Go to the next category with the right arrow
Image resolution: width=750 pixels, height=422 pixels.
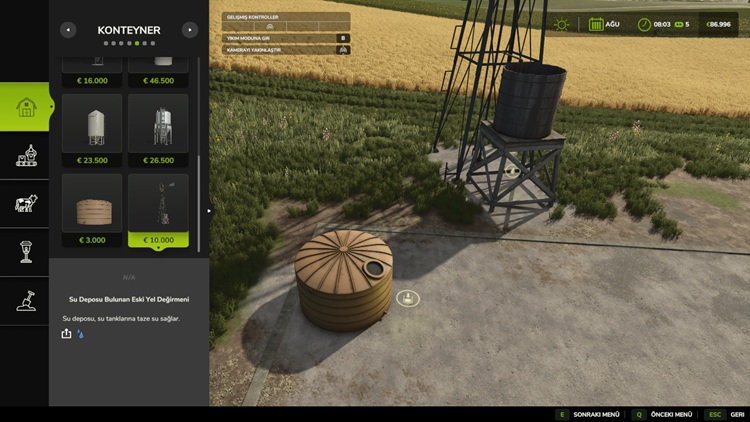point(190,30)
